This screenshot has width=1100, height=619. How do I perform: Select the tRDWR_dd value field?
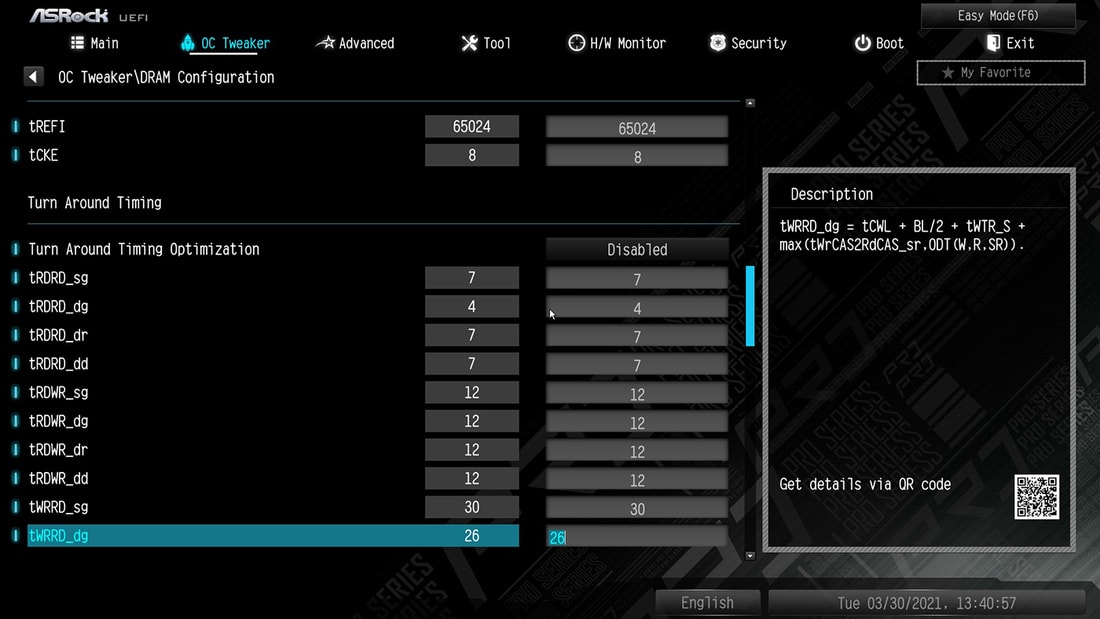coord(637,480)
